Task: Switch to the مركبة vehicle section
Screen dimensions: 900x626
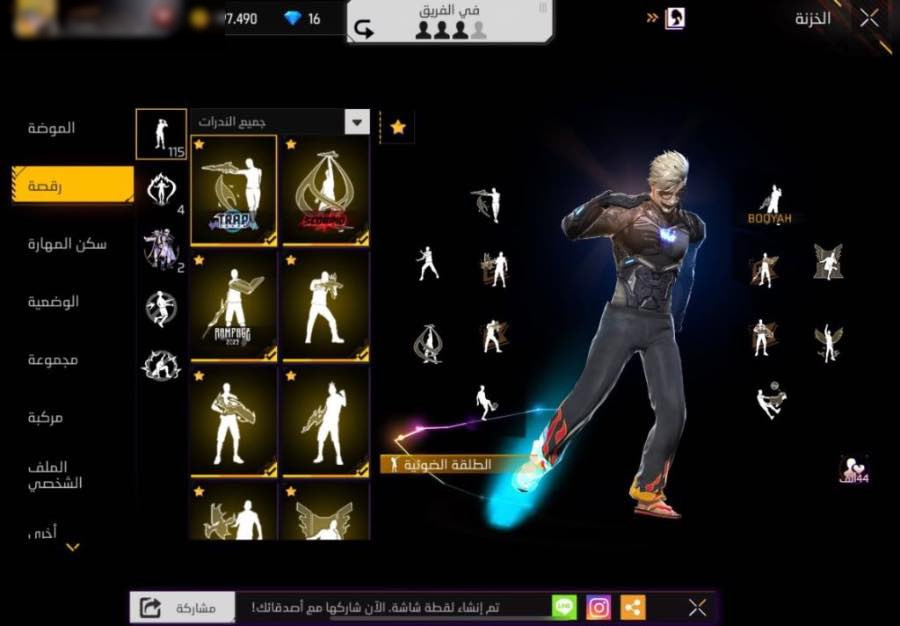Action: (x=46, y=417)
